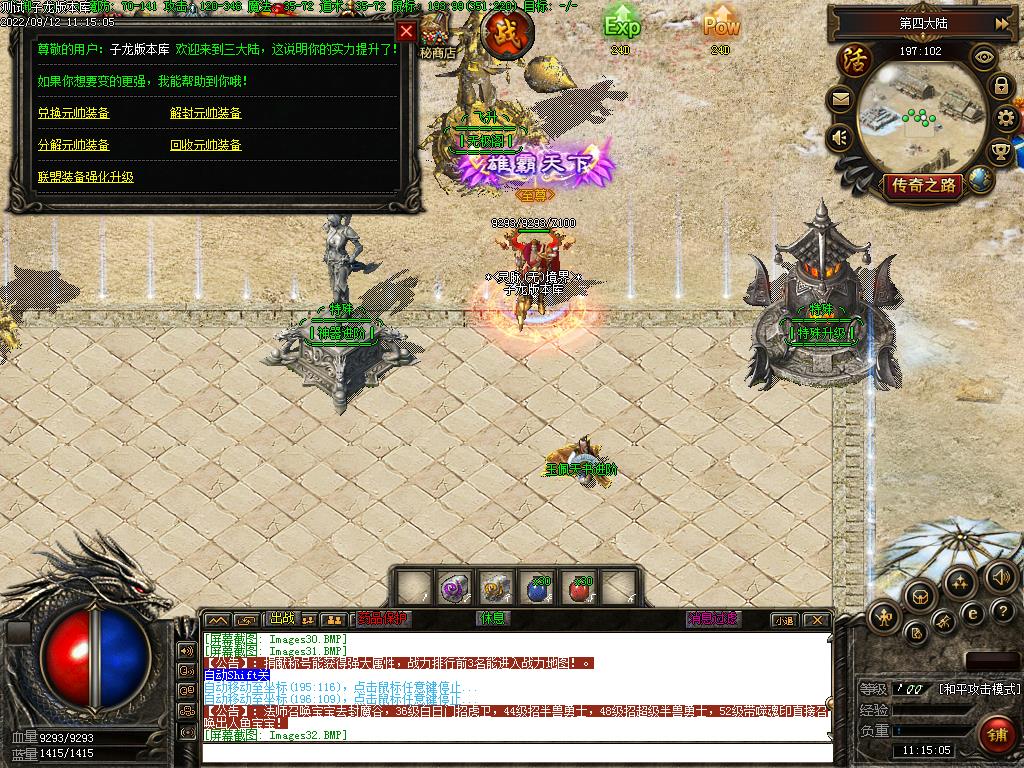The width and height of the screenshot is (1024, 768).
Task: Click the padlock icon by the minimap
Action: [1001, 86]
